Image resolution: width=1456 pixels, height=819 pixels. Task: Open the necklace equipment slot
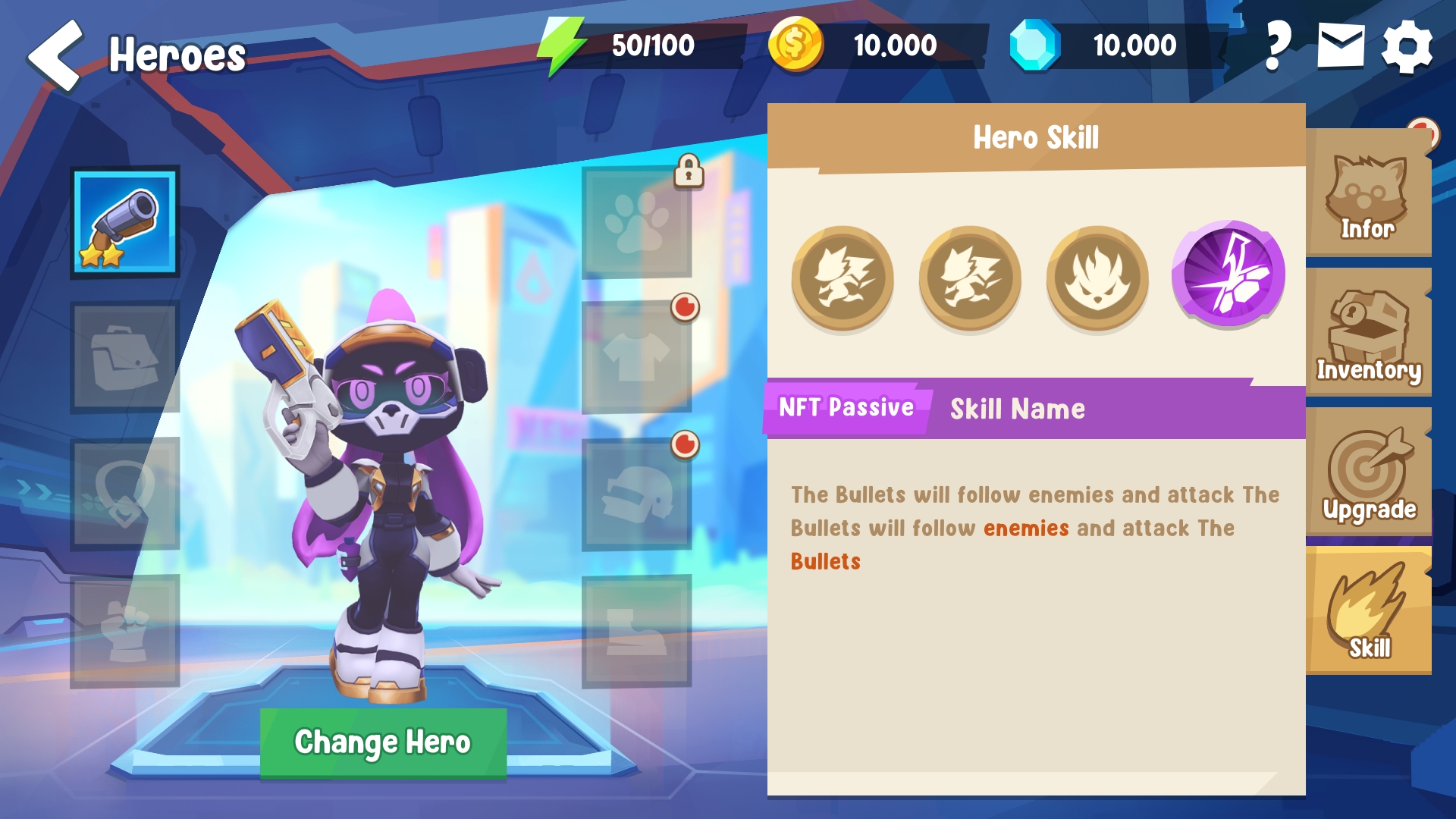125,494
